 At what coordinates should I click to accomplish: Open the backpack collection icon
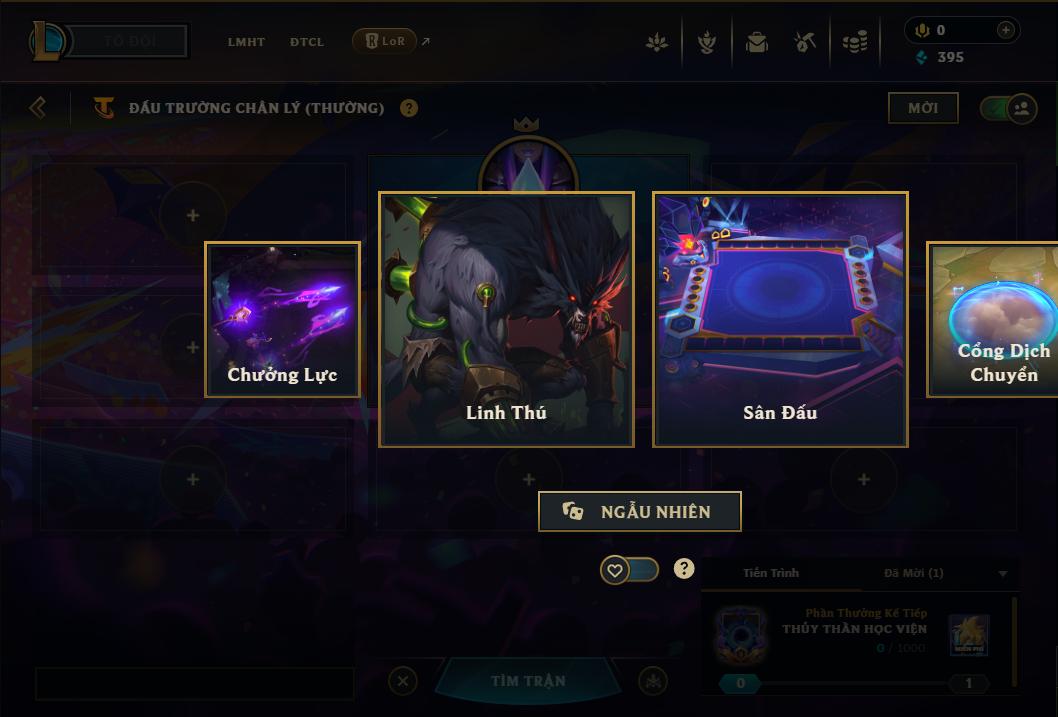pyautogui.click(x=757, y=42)
